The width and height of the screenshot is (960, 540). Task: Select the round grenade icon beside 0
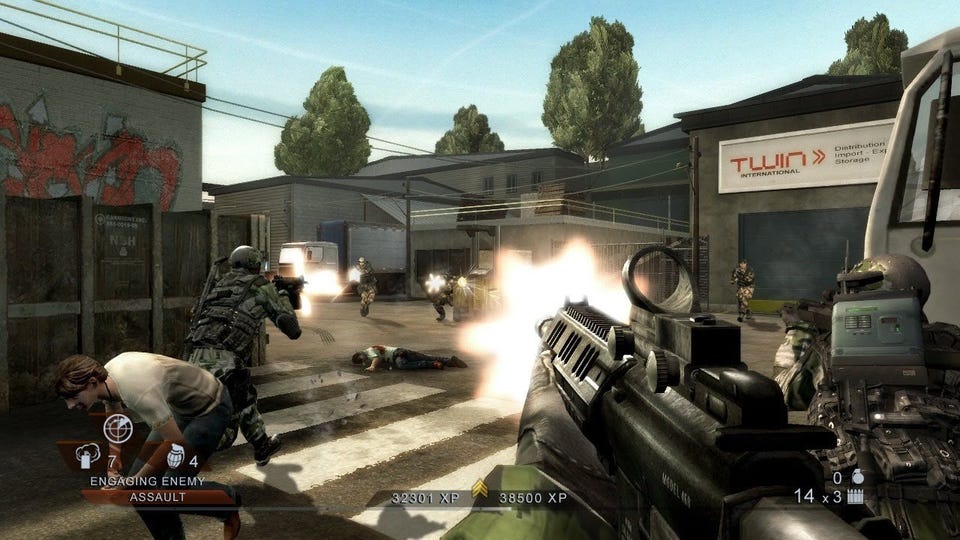point(858,477)
